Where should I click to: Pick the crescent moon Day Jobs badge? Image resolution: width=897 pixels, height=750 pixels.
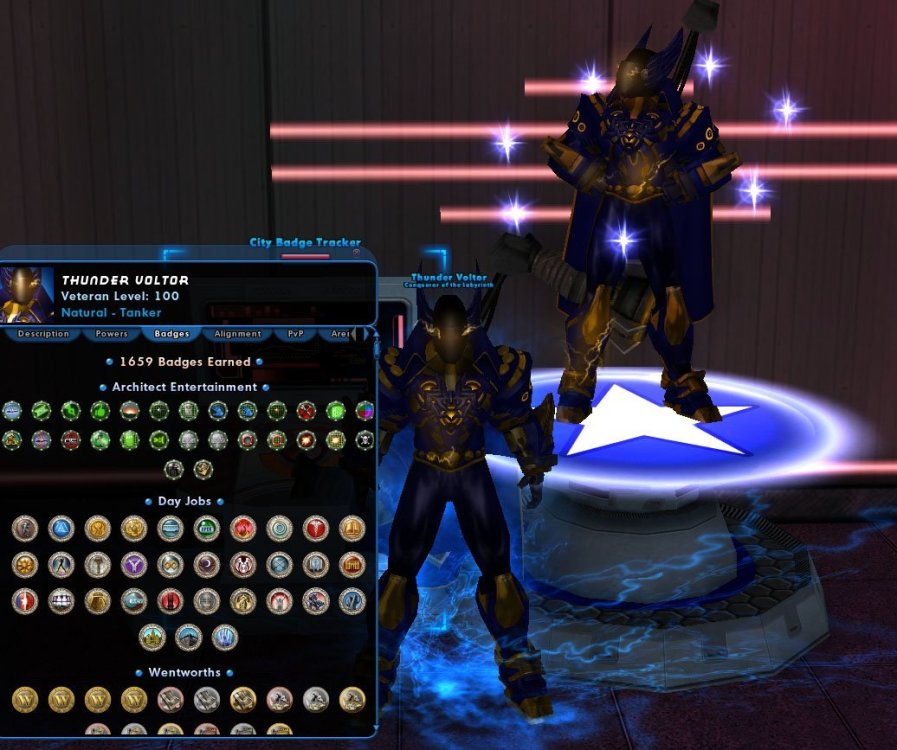click(x=206, y=565)
